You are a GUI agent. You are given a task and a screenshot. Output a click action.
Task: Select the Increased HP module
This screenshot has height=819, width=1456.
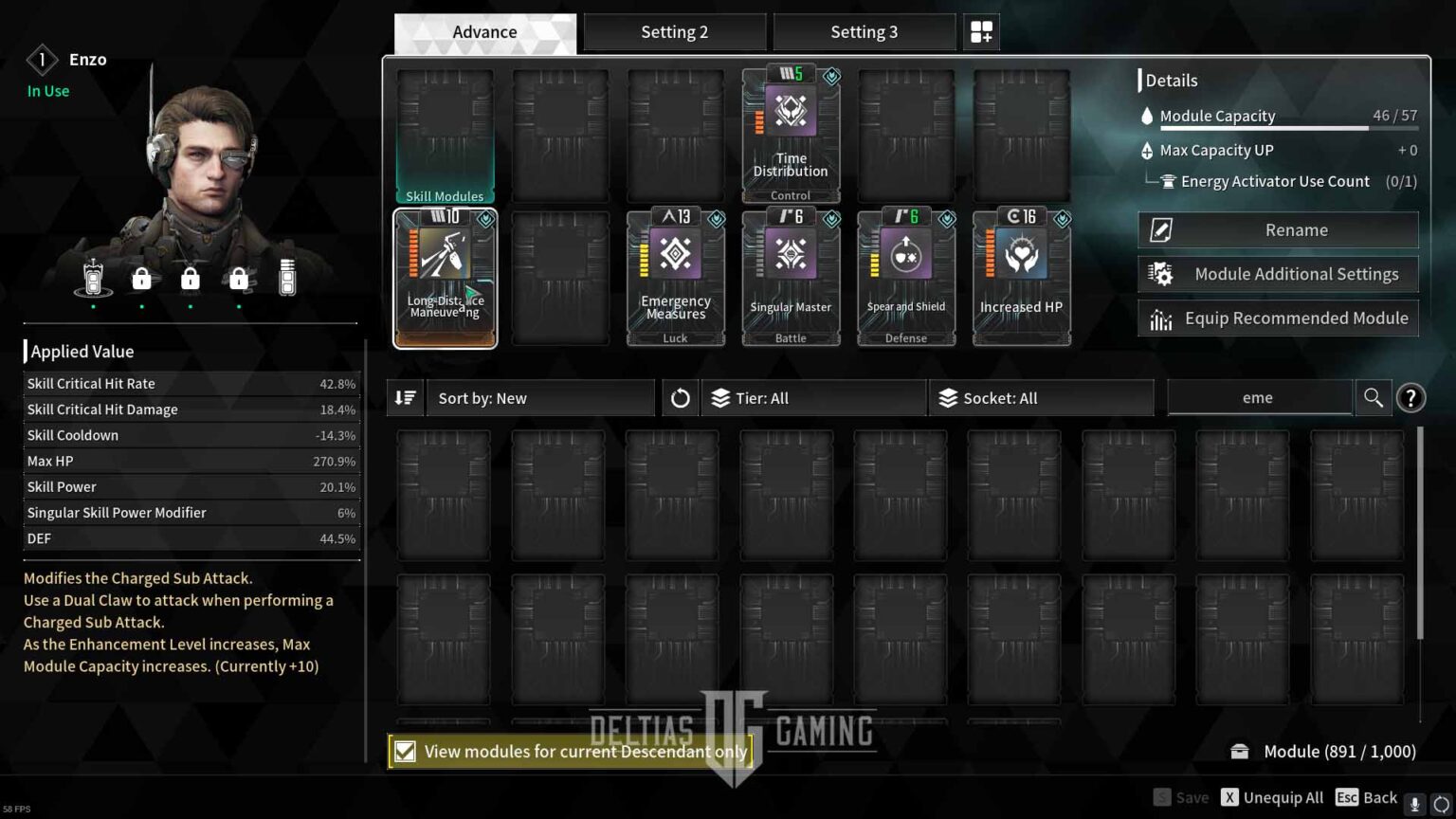pos(1021,275)
